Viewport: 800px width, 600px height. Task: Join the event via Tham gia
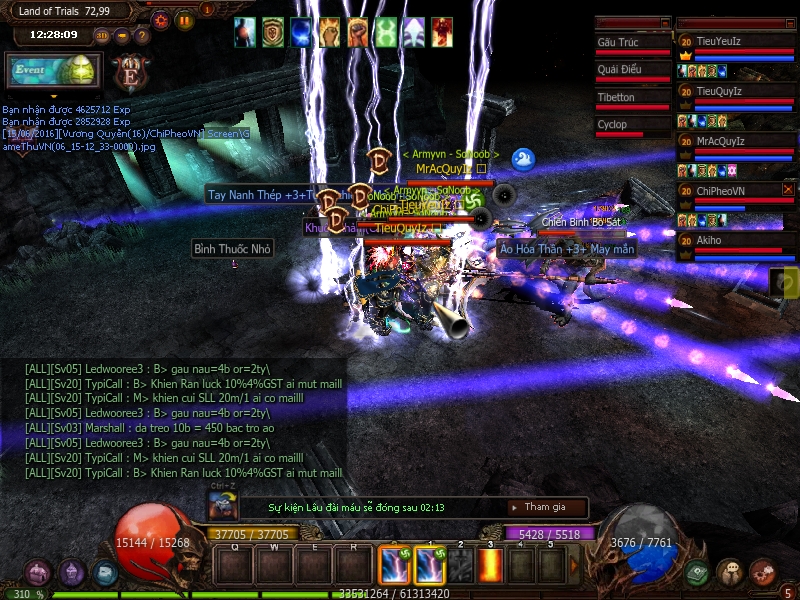544,507
